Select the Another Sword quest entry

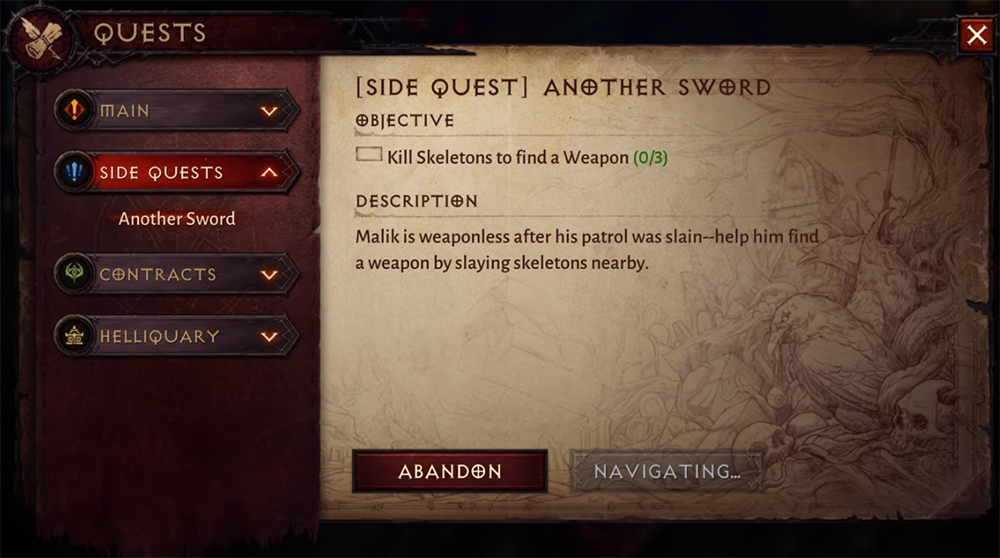coord(177,219)
